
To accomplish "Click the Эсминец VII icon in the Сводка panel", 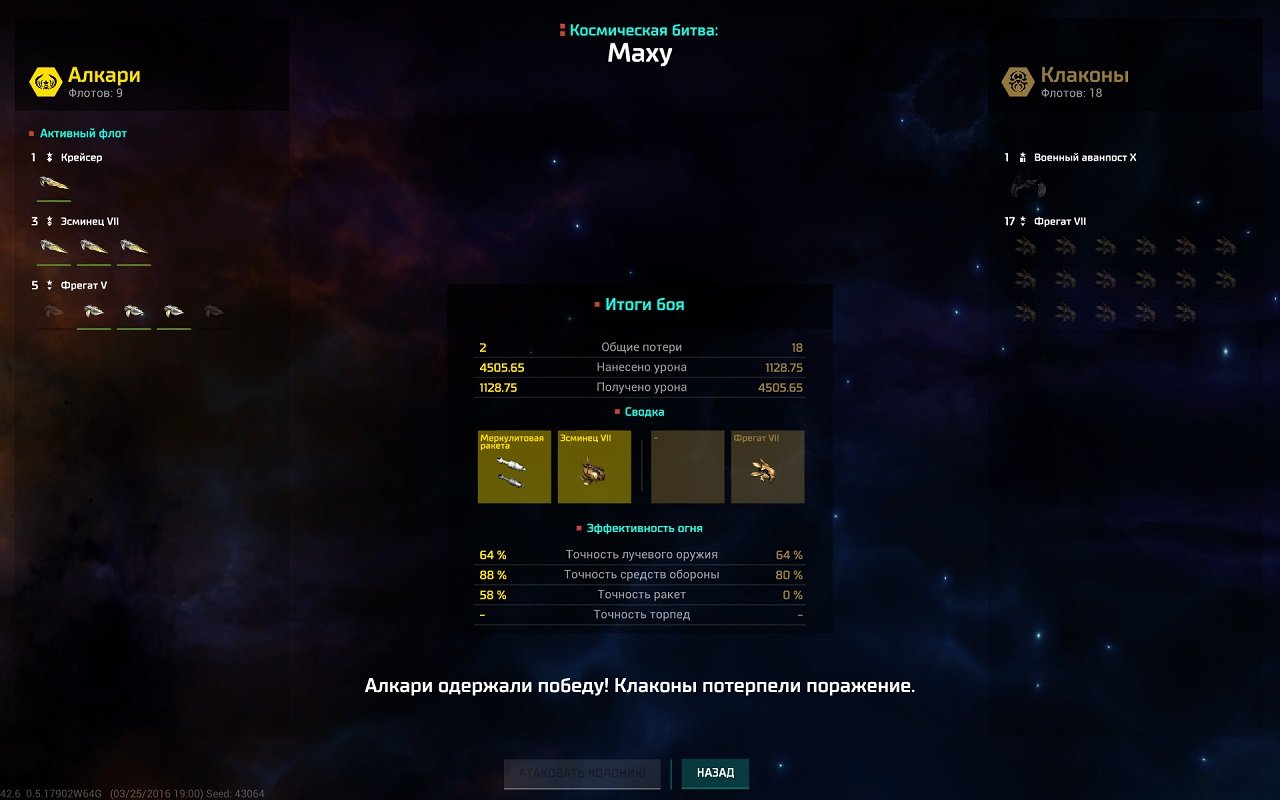I will 595,466.
